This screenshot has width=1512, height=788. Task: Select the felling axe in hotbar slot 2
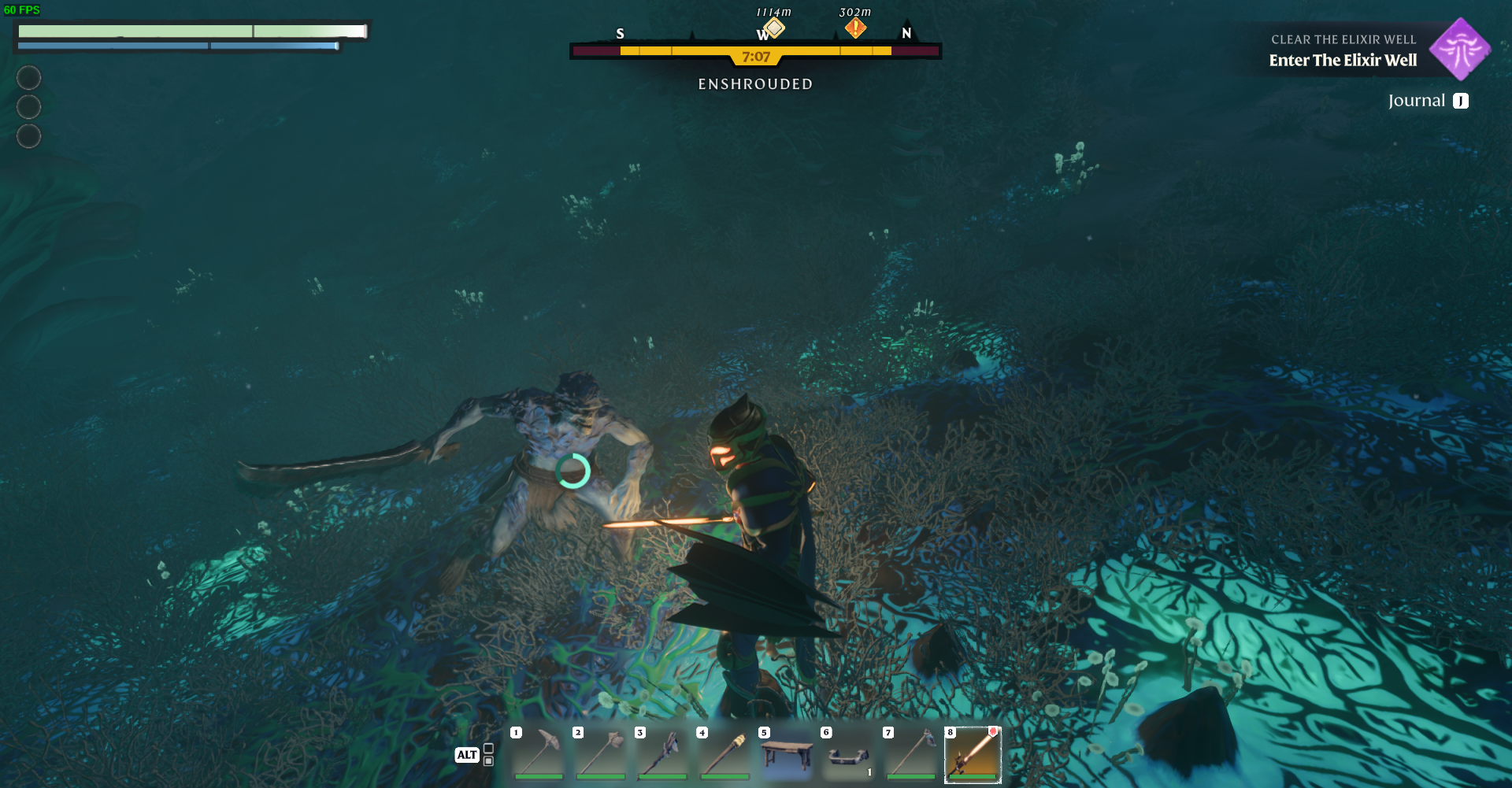pyautogui.click(x=601, y=753)
